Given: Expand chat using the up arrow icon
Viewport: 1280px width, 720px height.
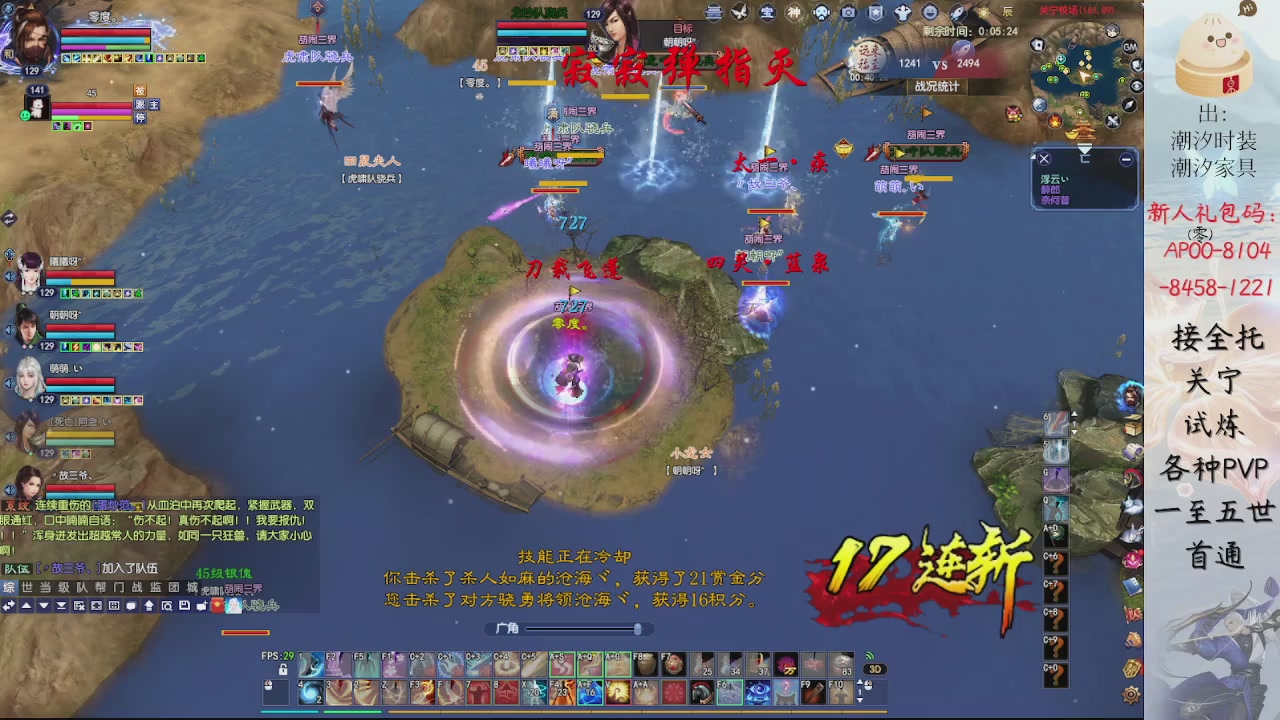Looking at the screenshot, I should (26, 605).
